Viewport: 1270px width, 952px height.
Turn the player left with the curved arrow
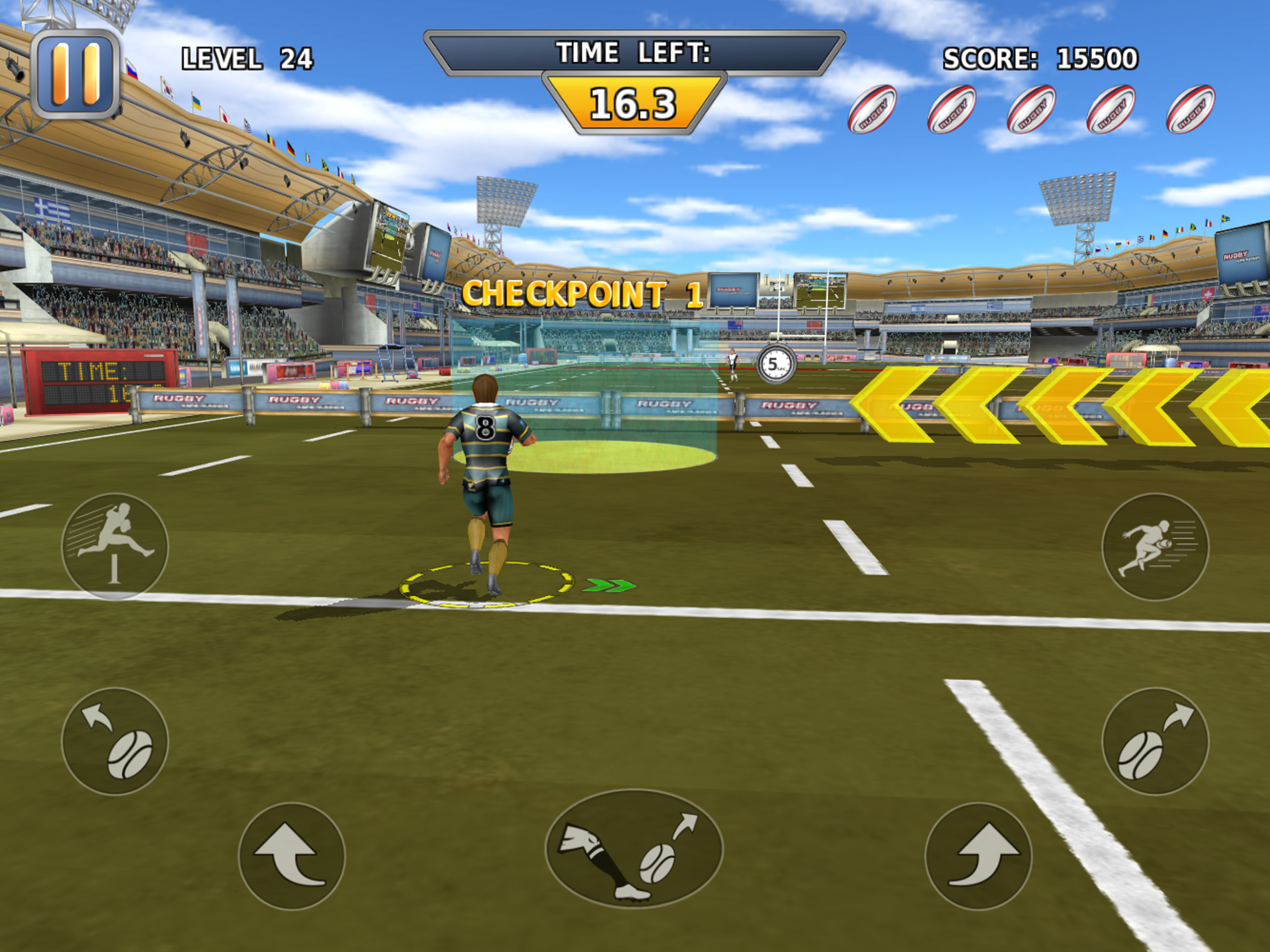(291, 855)
